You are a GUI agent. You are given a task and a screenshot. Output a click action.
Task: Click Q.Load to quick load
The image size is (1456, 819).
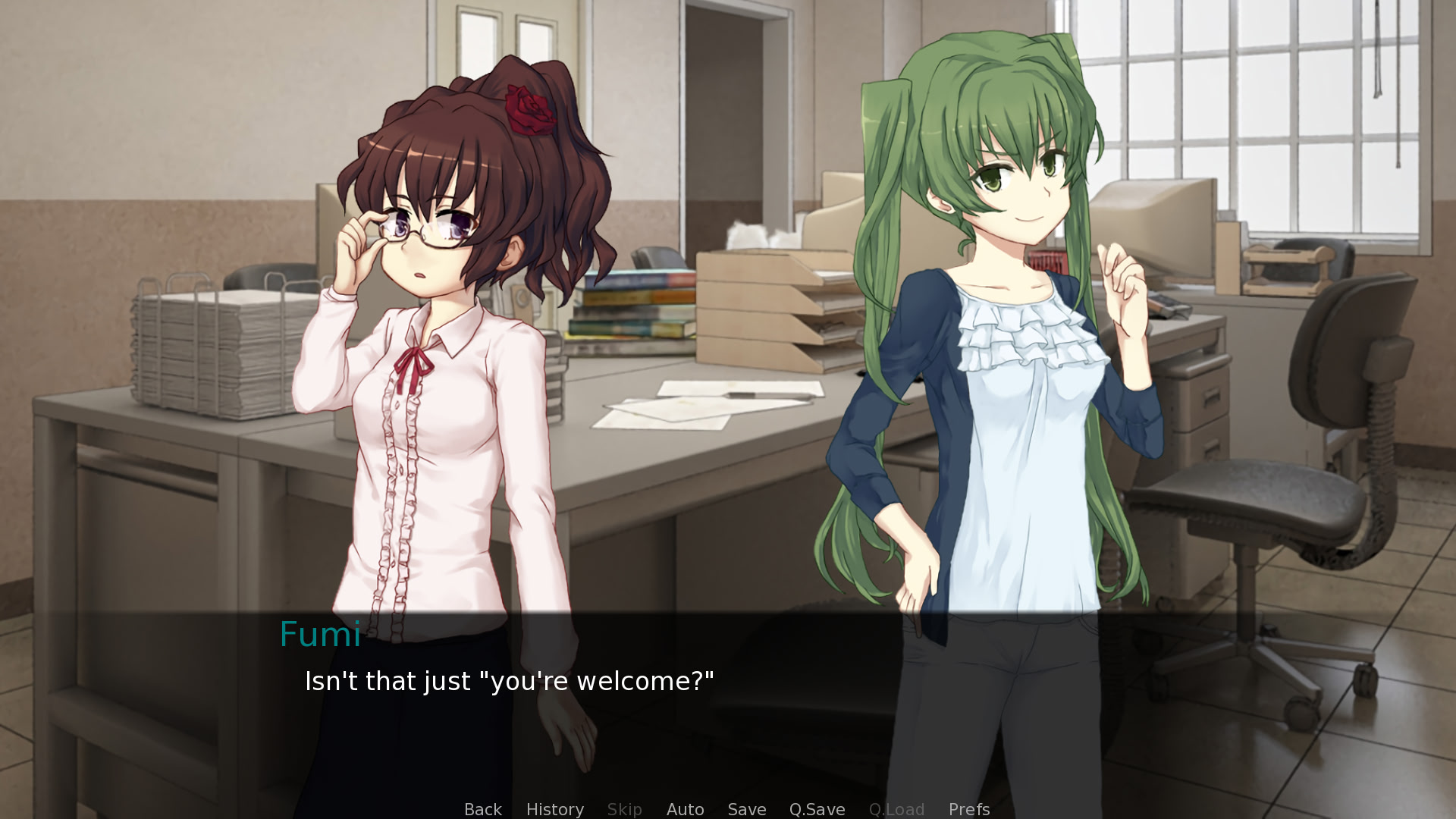coord(896,809)
